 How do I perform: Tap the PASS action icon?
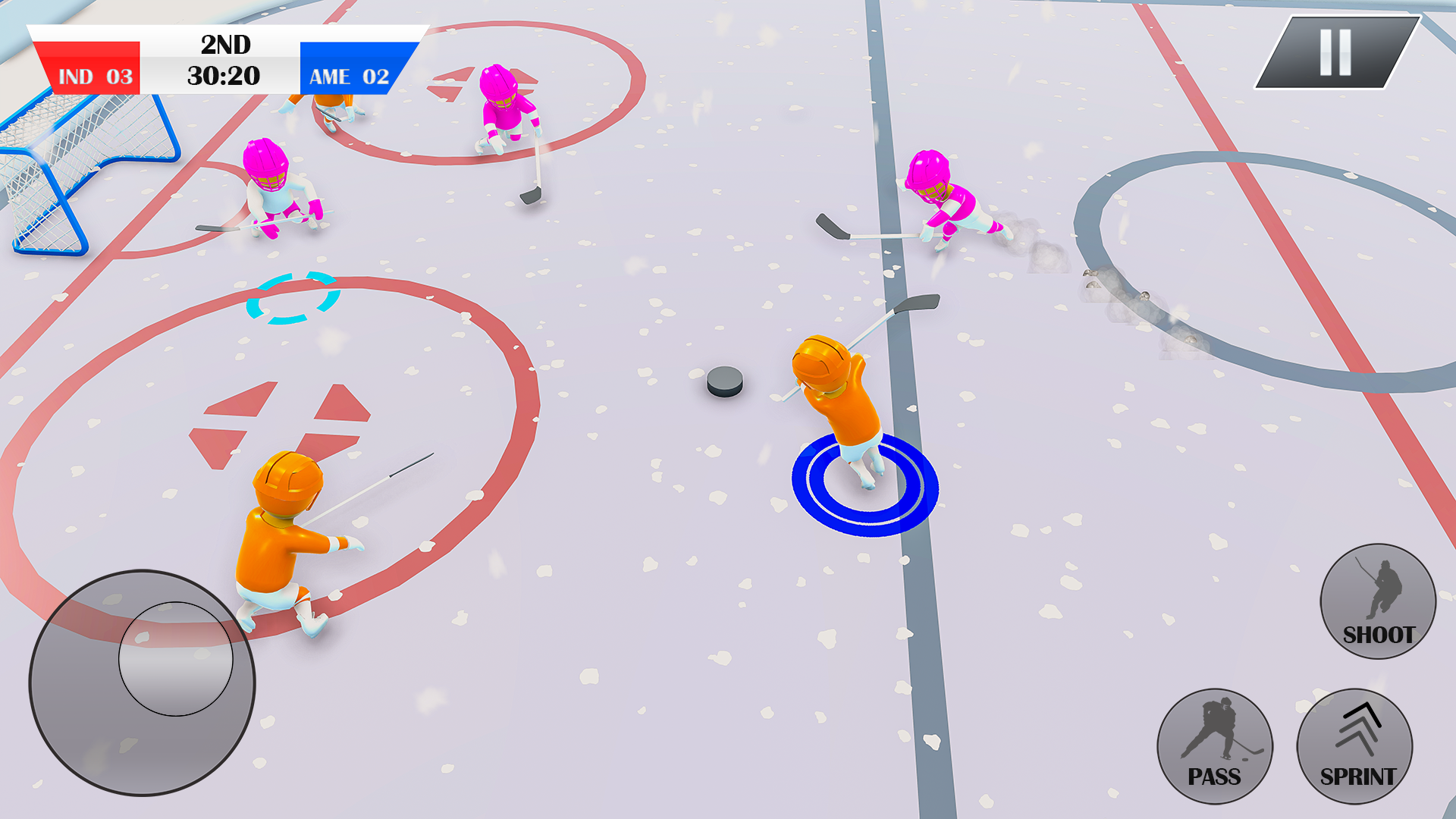1215,747
